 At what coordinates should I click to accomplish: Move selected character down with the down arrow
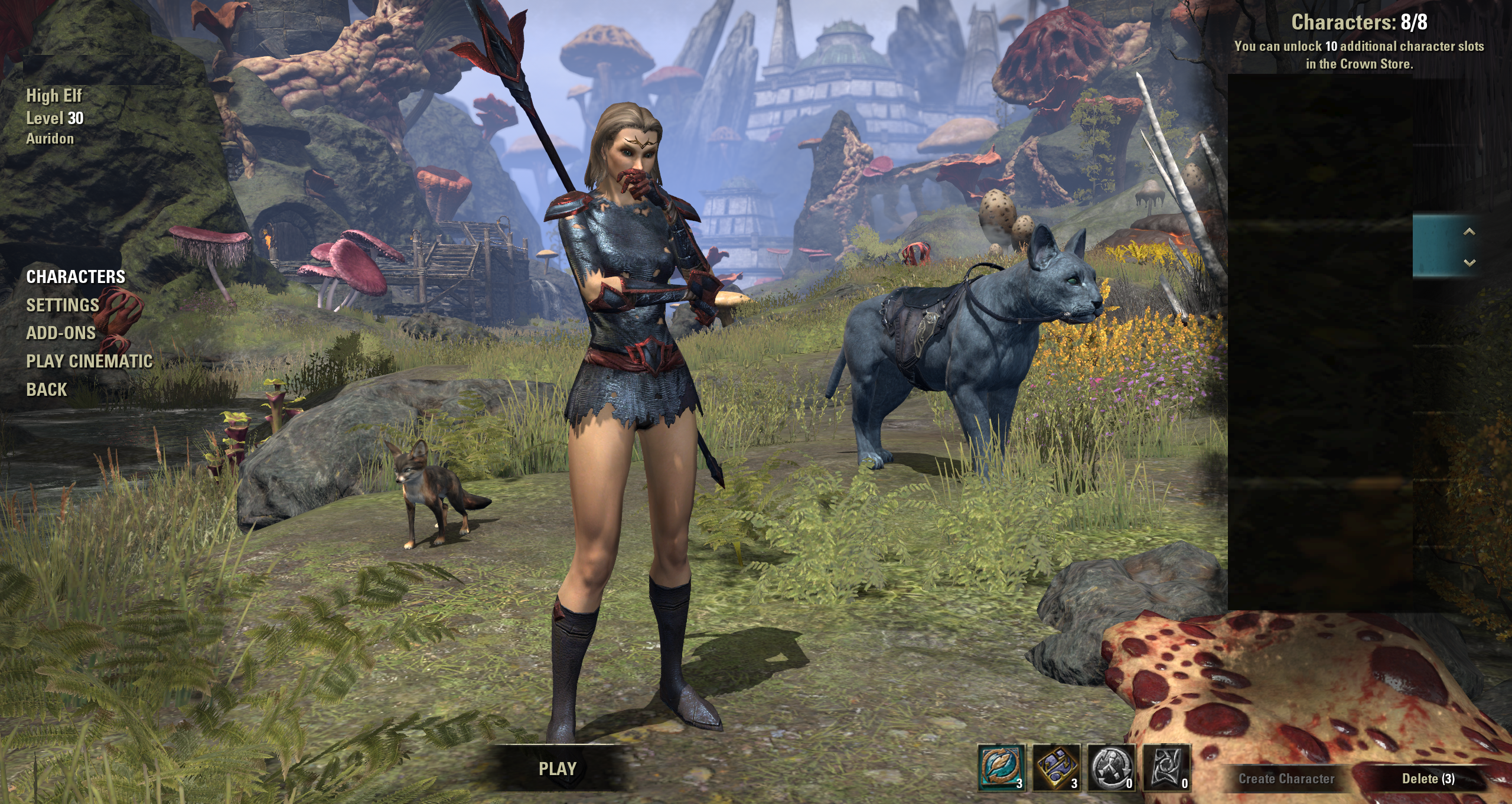1469,262
